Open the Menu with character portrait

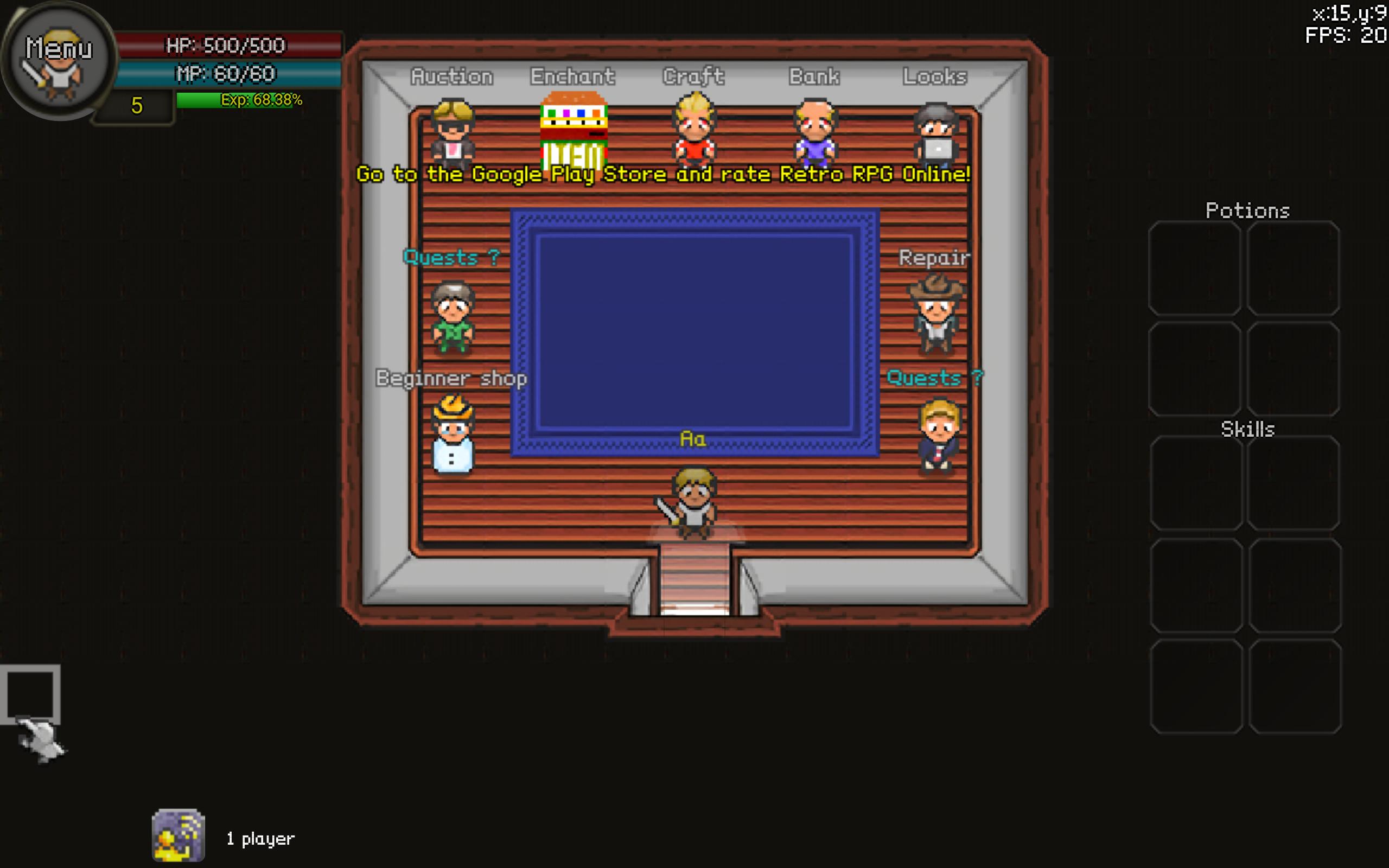coord(58,60)
